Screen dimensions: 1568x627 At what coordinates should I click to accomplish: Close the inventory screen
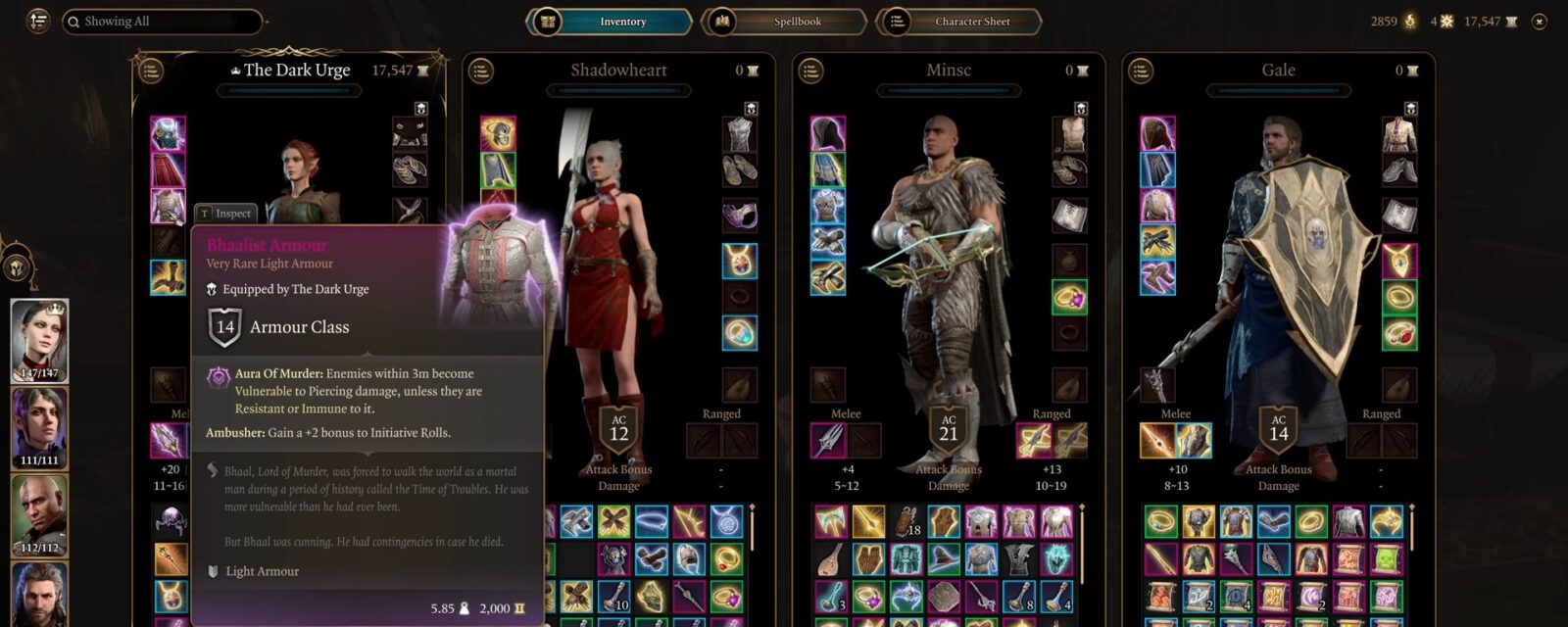point(1540,22)
